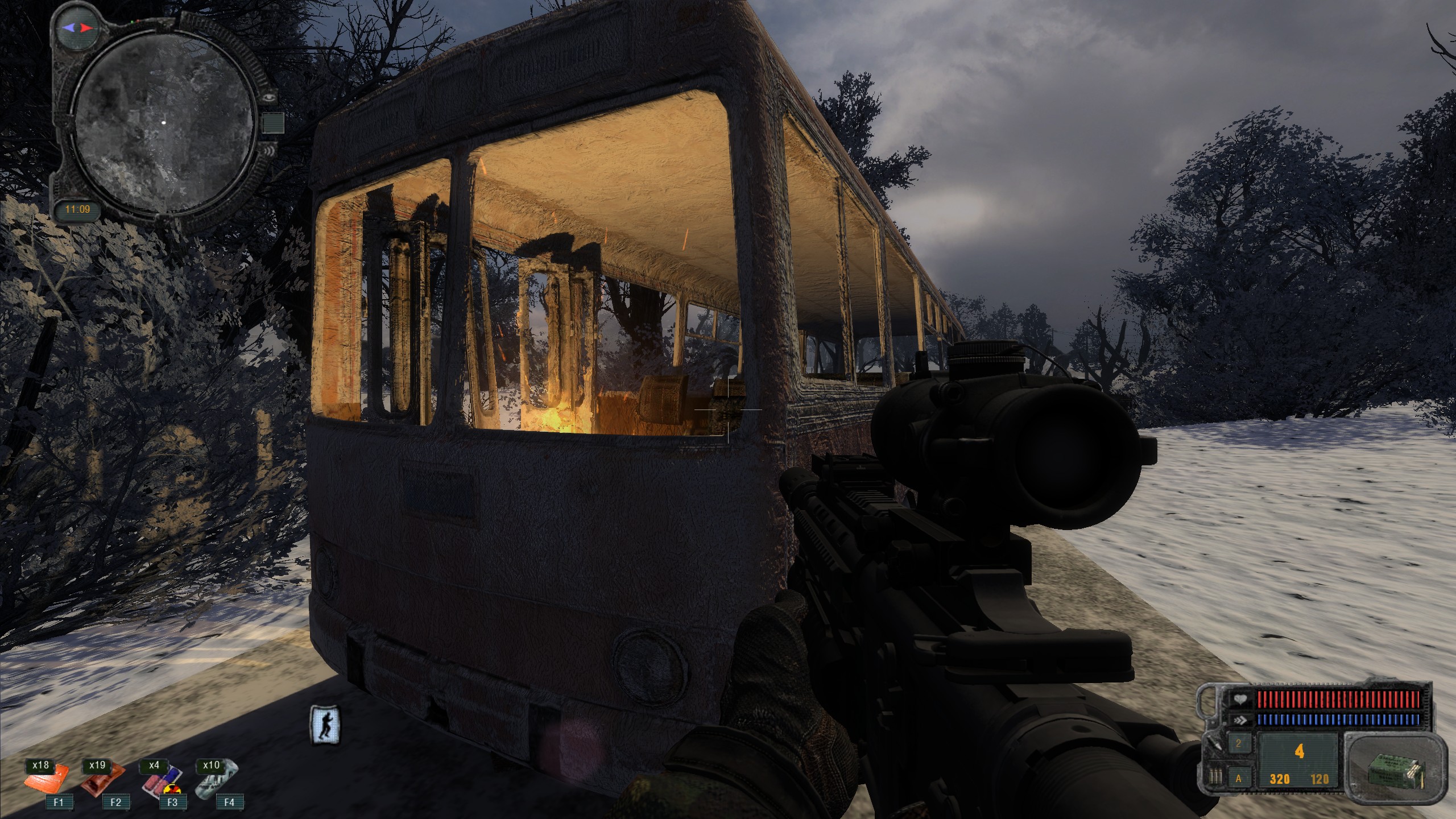1456x819 pixels.
Task: Click the sound wave noise indicator
Action: tap(270, 151)
